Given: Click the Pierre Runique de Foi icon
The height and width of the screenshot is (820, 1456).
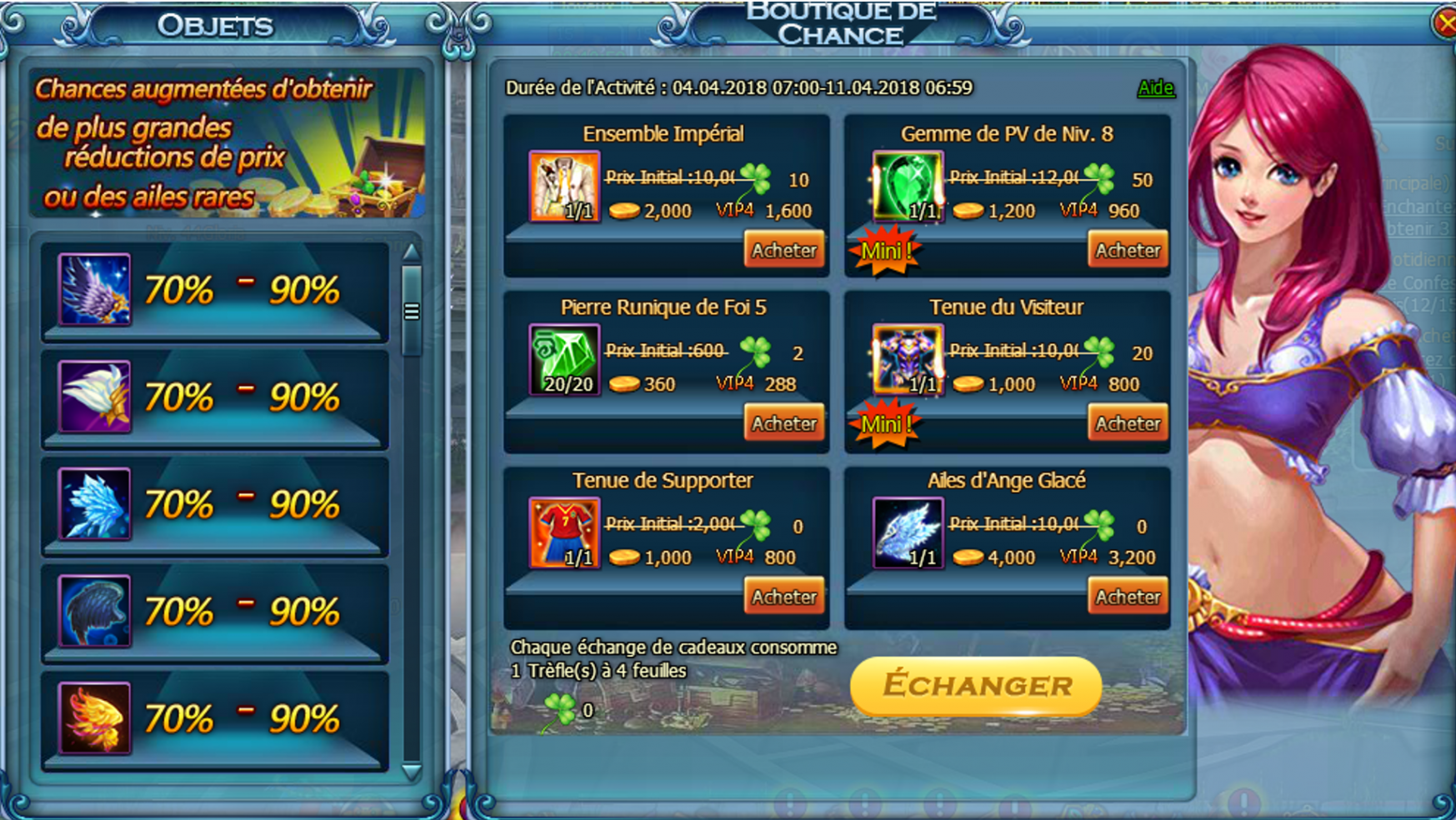Looking at the screenshot, I should point(564,360).
